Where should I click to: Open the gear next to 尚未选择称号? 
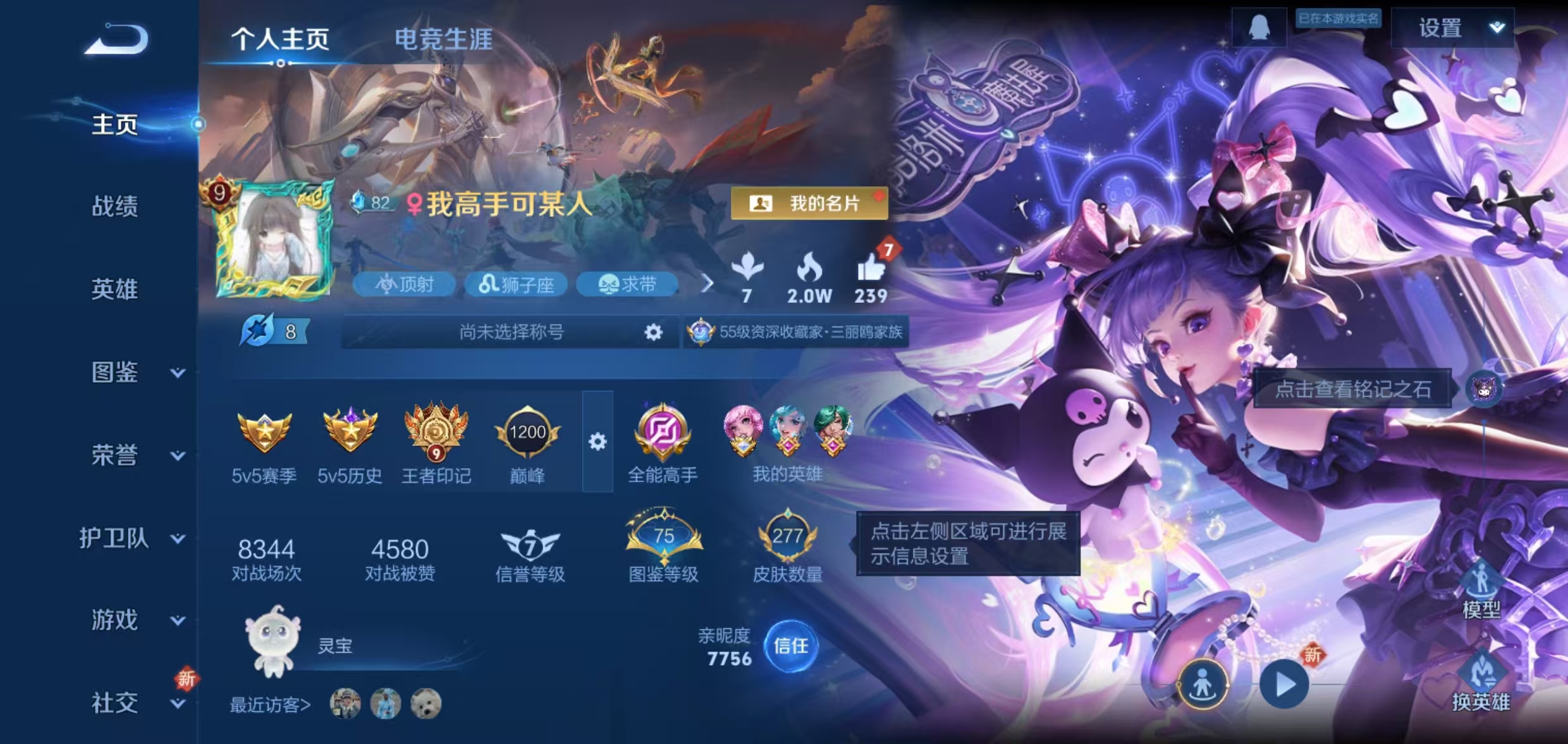pyautogui.click(x=652, y=332)
